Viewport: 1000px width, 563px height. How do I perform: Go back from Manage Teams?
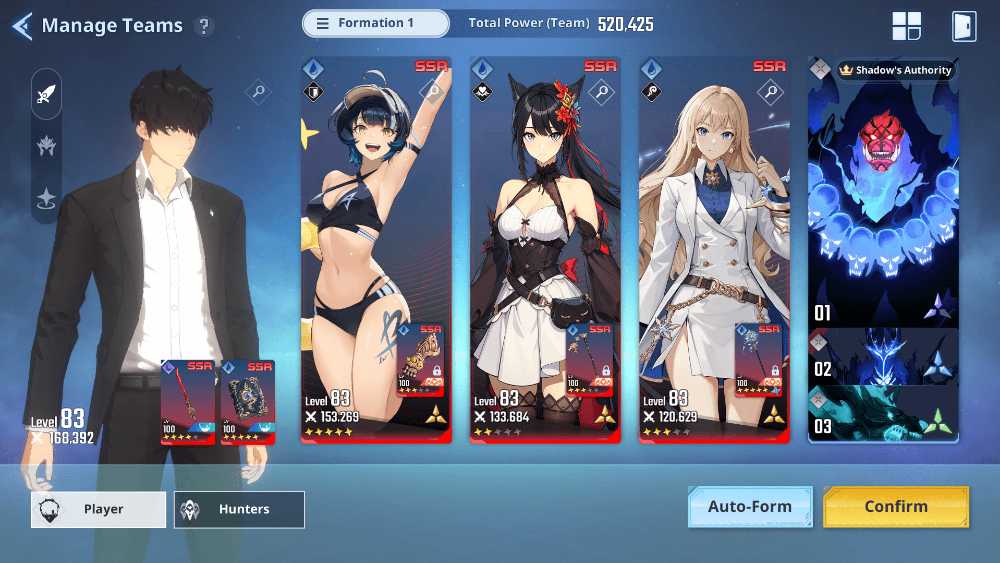(x=22, y=26)
